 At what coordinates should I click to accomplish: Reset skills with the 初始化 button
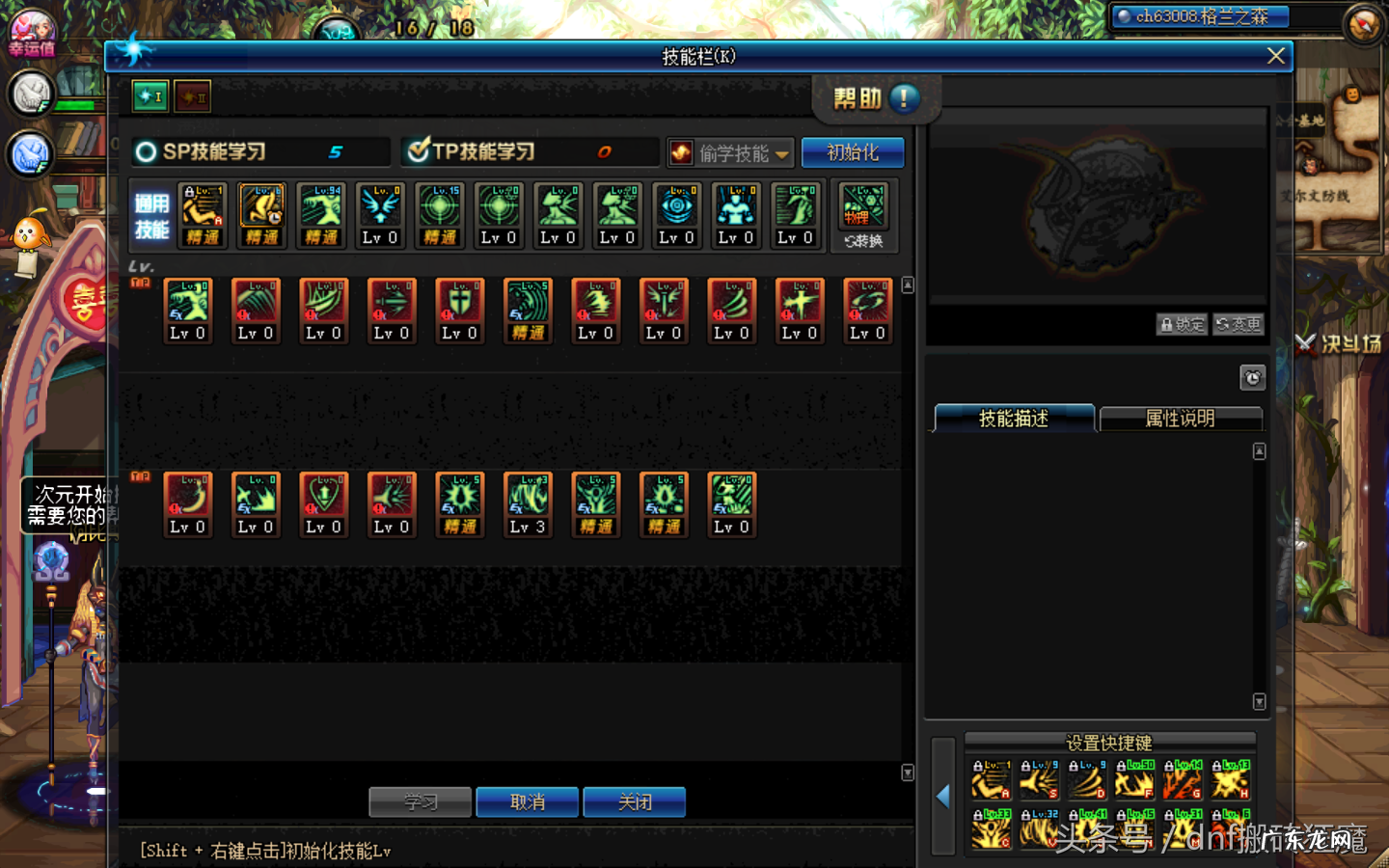[853, 152]
